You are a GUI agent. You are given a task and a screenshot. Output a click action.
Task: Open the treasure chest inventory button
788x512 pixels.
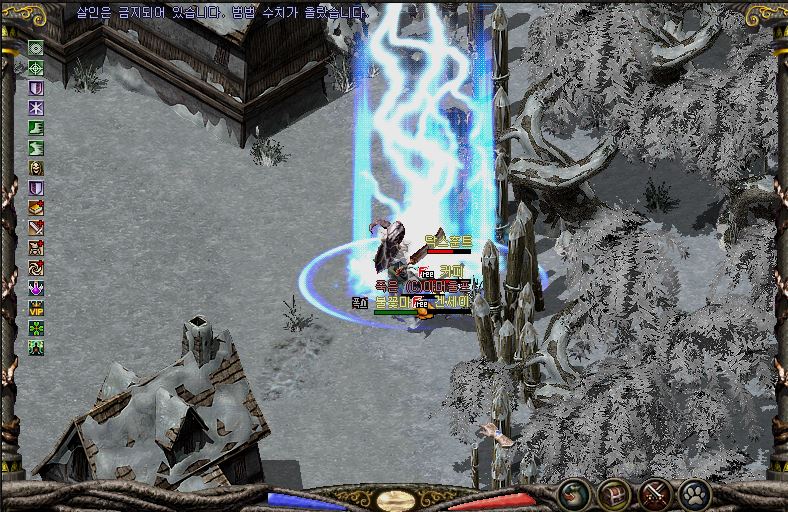(613, 493)
